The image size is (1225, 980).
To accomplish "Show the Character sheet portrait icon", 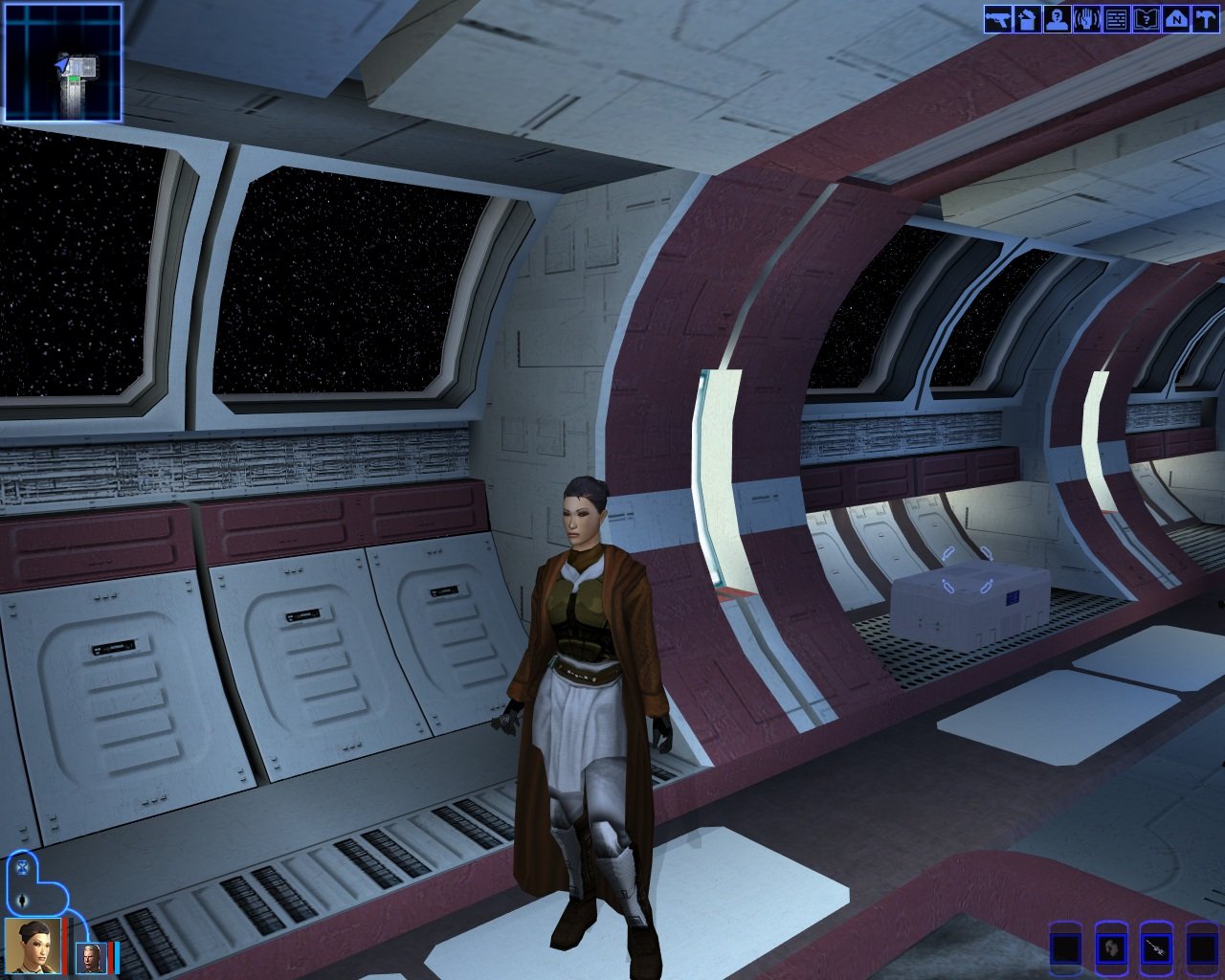I will (1058, 19).
